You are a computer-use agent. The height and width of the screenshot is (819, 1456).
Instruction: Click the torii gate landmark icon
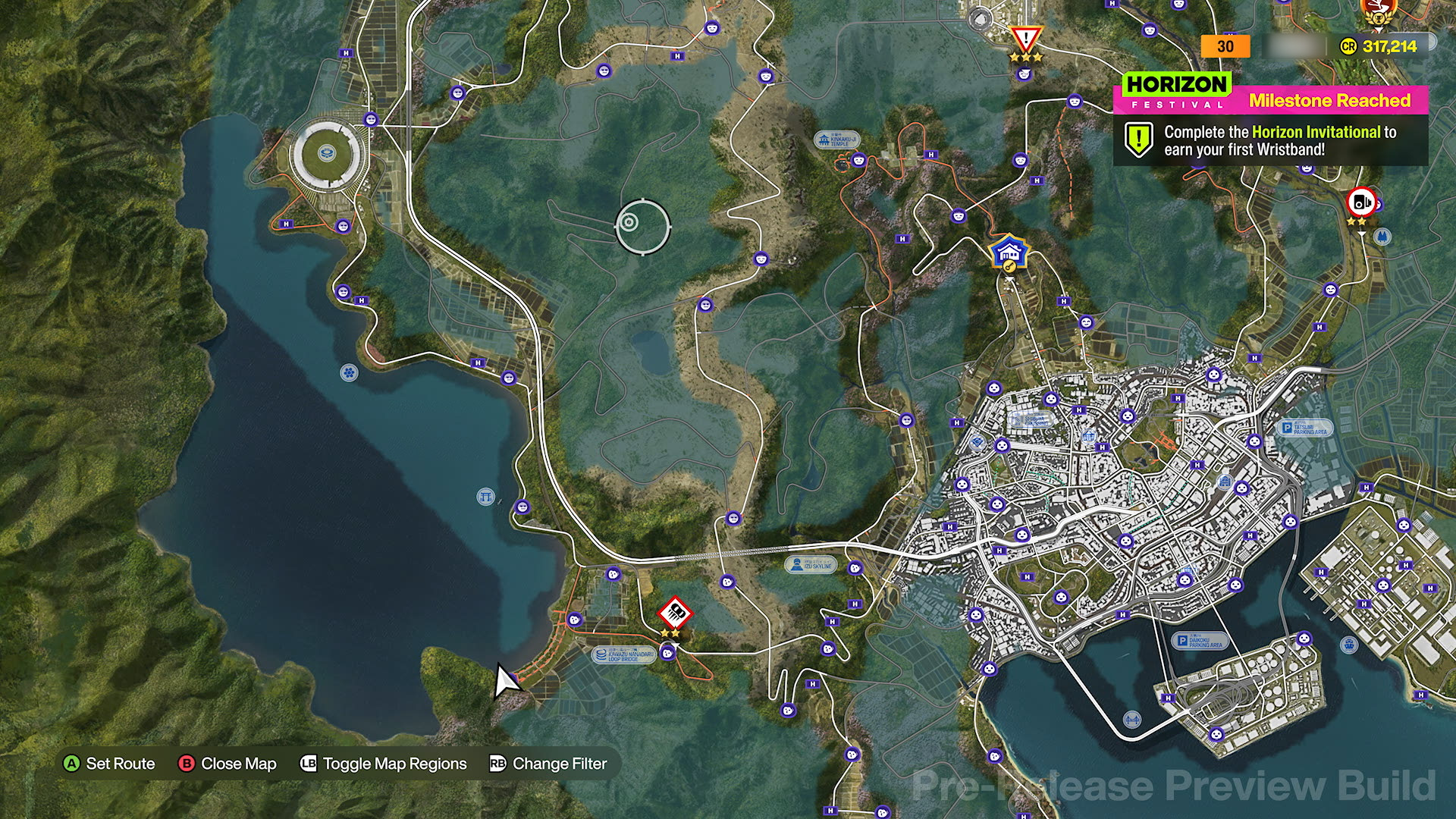(485, 497)
